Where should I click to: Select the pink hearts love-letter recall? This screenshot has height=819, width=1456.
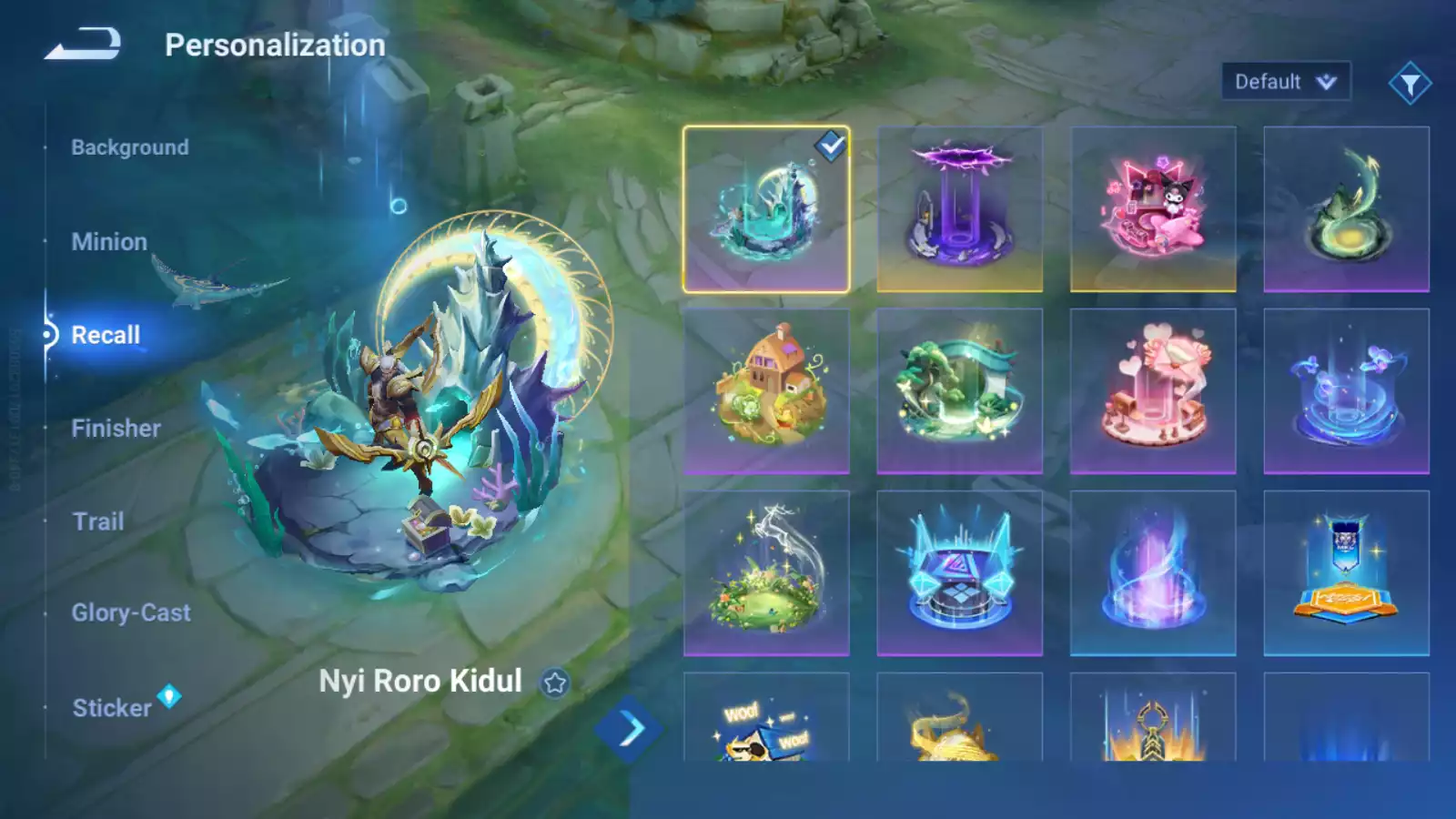pyautogui.click(x=1153, y=391)
